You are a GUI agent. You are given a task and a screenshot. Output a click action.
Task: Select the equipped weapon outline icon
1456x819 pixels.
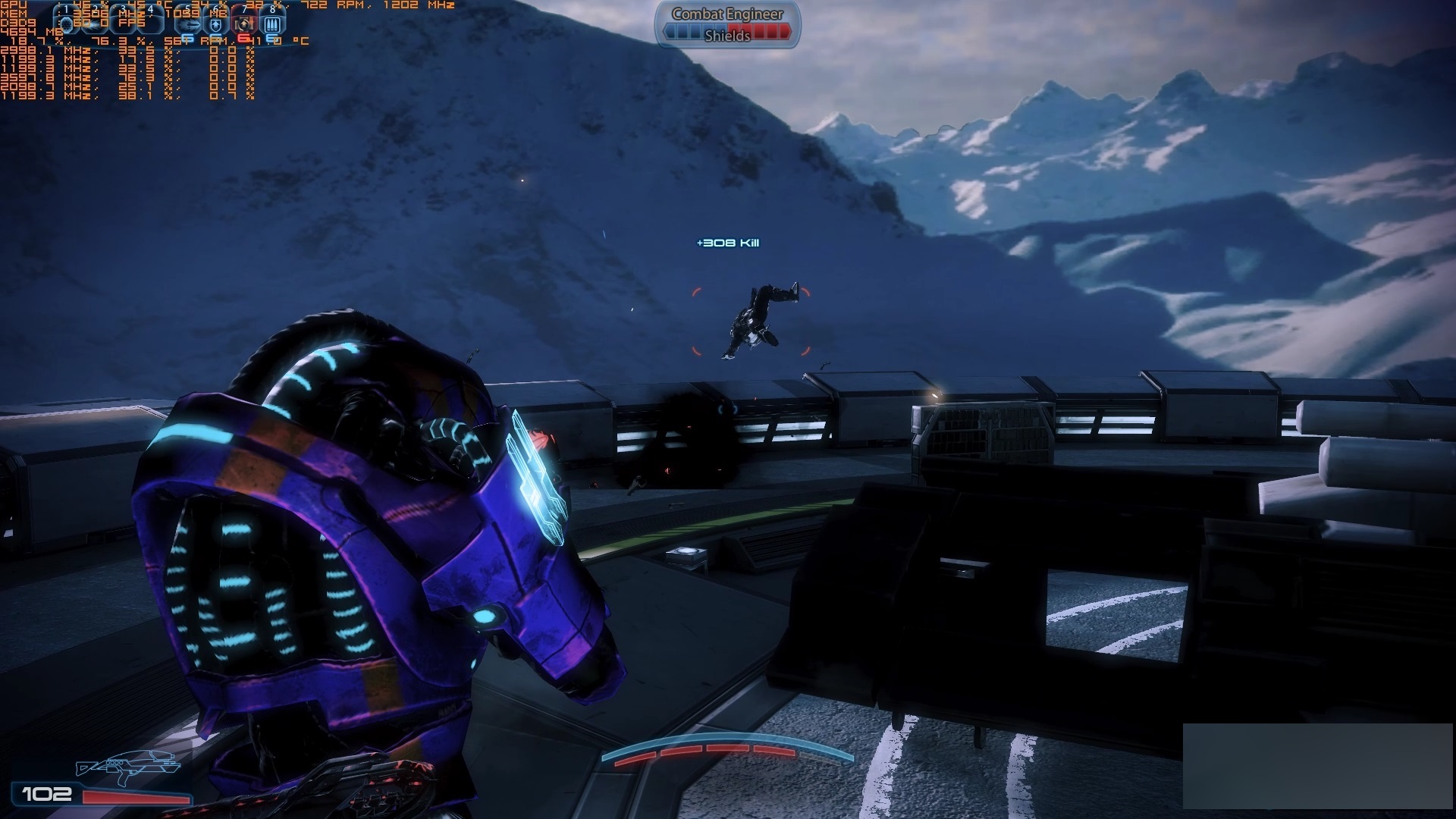tap(127, 767)
